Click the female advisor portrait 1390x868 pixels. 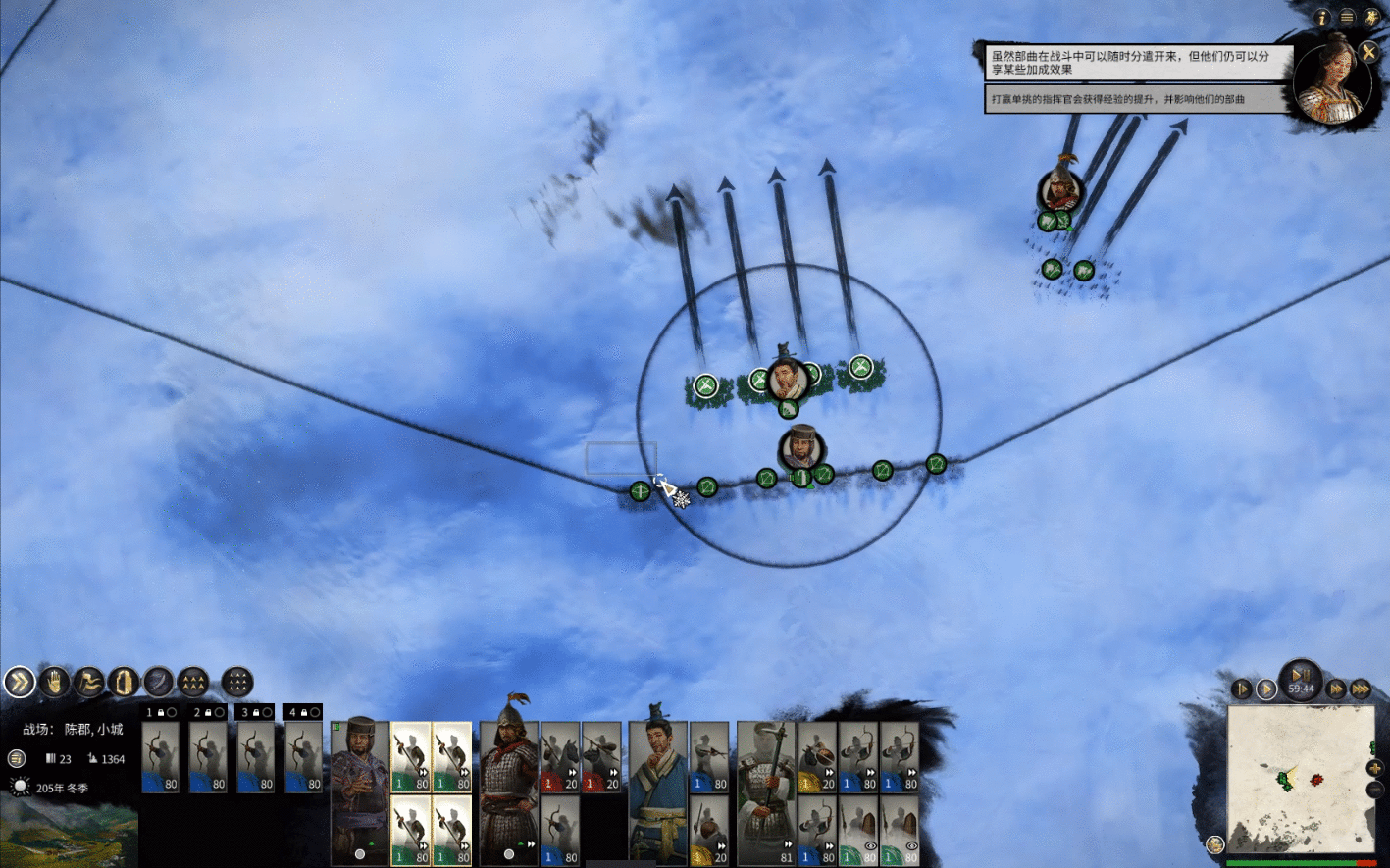pos(1330,80)
